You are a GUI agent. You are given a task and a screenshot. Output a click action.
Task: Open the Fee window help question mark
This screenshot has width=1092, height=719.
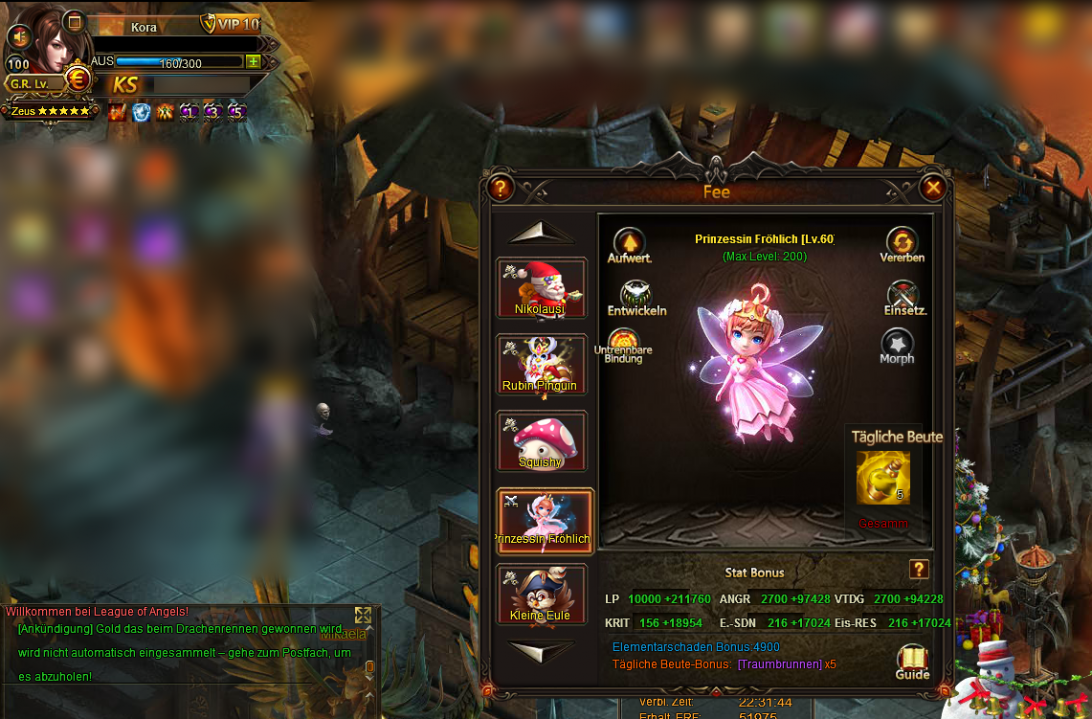pyautogui.click(x=500, y=188)
